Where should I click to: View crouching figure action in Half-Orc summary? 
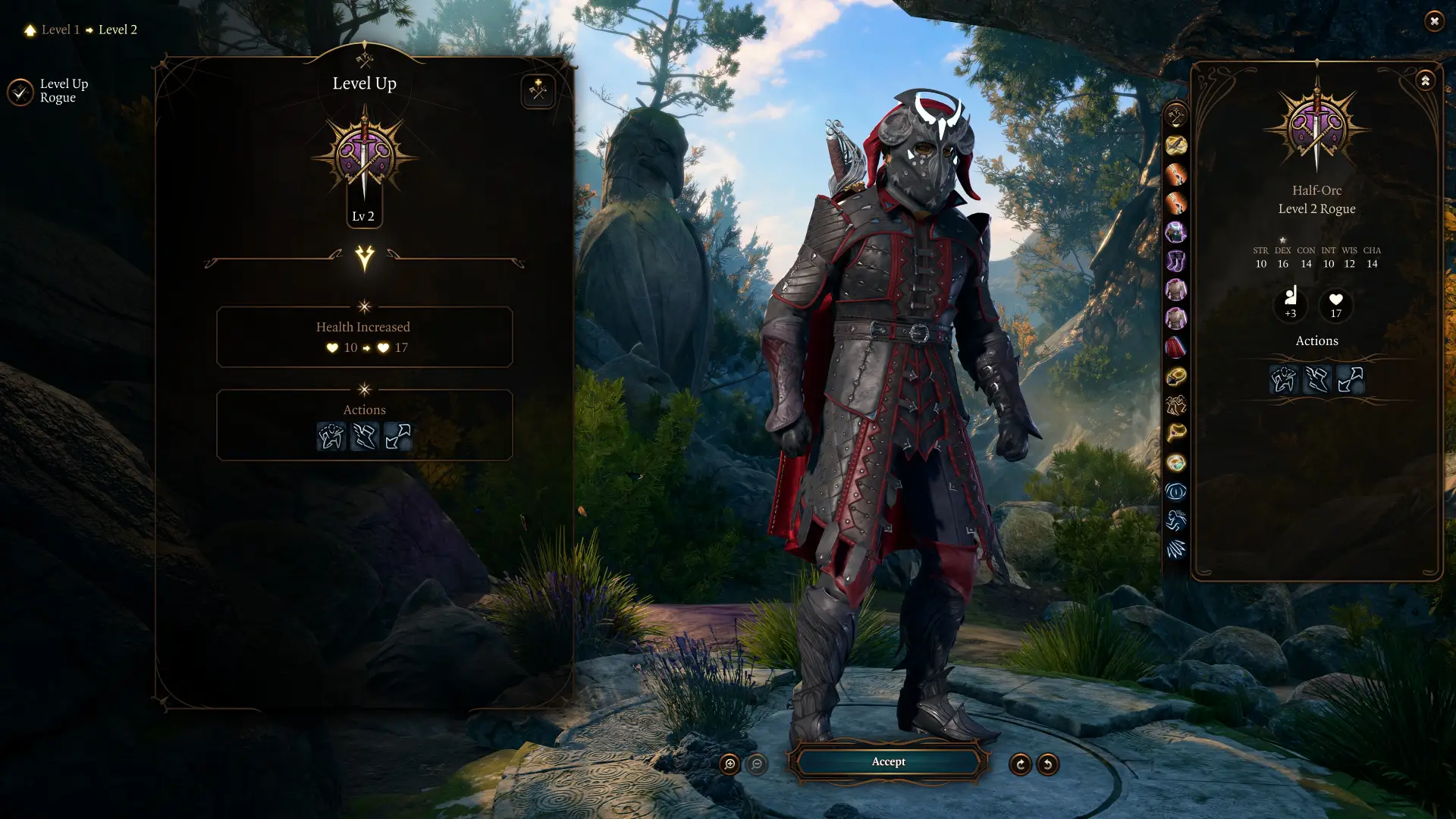coord(1283,379)
